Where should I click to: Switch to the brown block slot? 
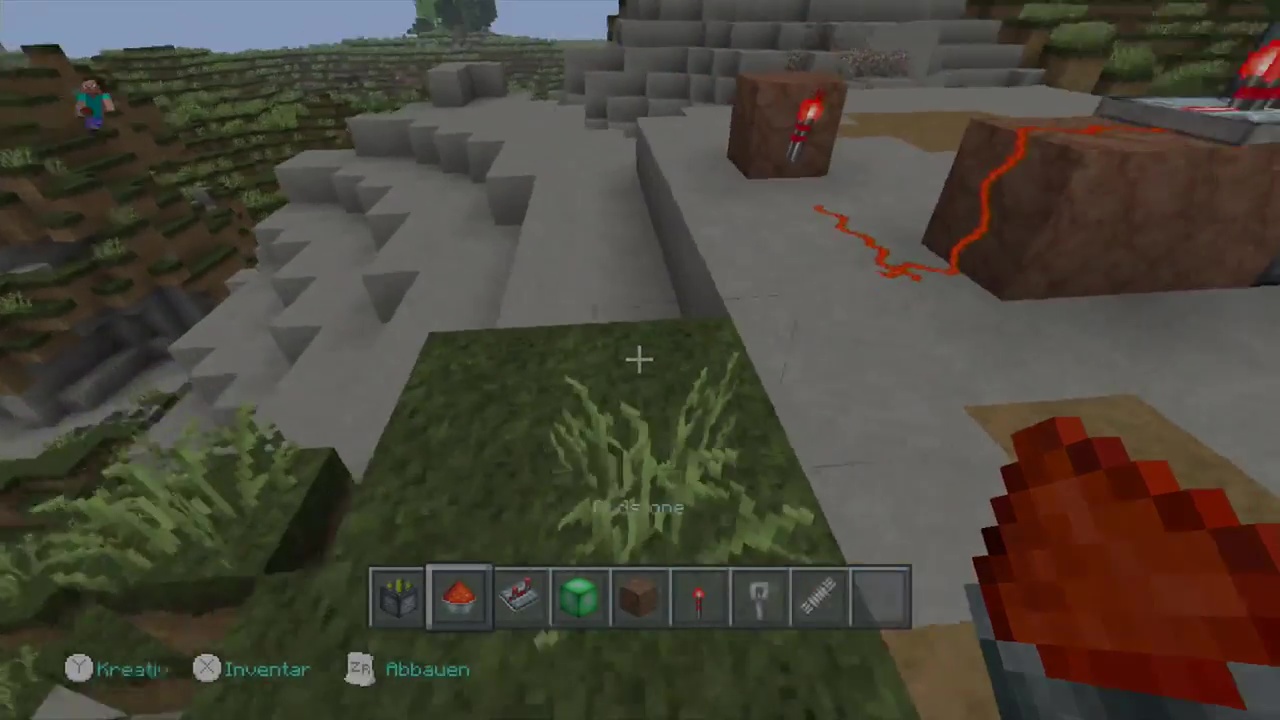pyautogui.click(x=640, y=598)
